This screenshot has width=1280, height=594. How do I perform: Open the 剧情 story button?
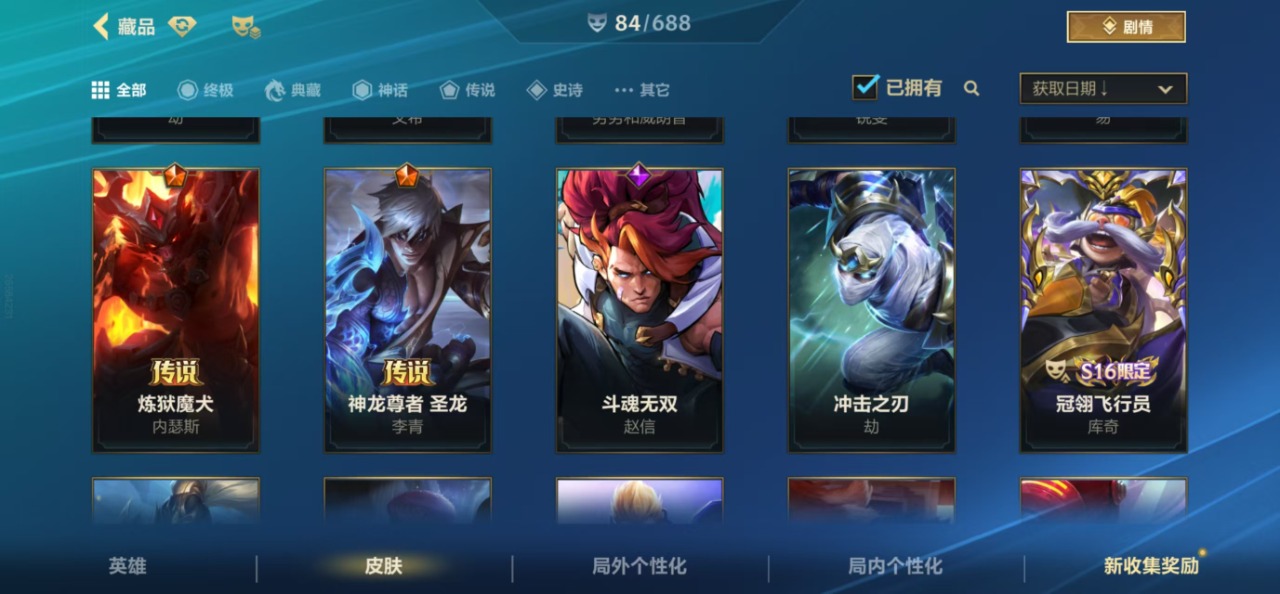point(1126,27)
